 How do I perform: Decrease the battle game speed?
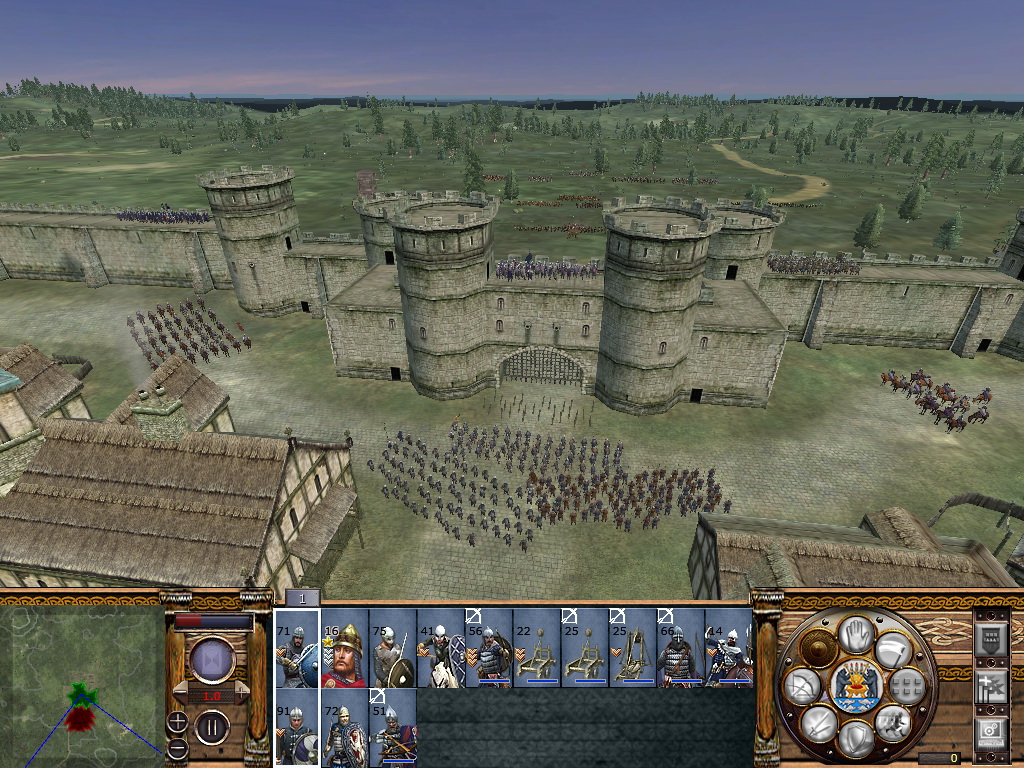[x=179, y=692]
